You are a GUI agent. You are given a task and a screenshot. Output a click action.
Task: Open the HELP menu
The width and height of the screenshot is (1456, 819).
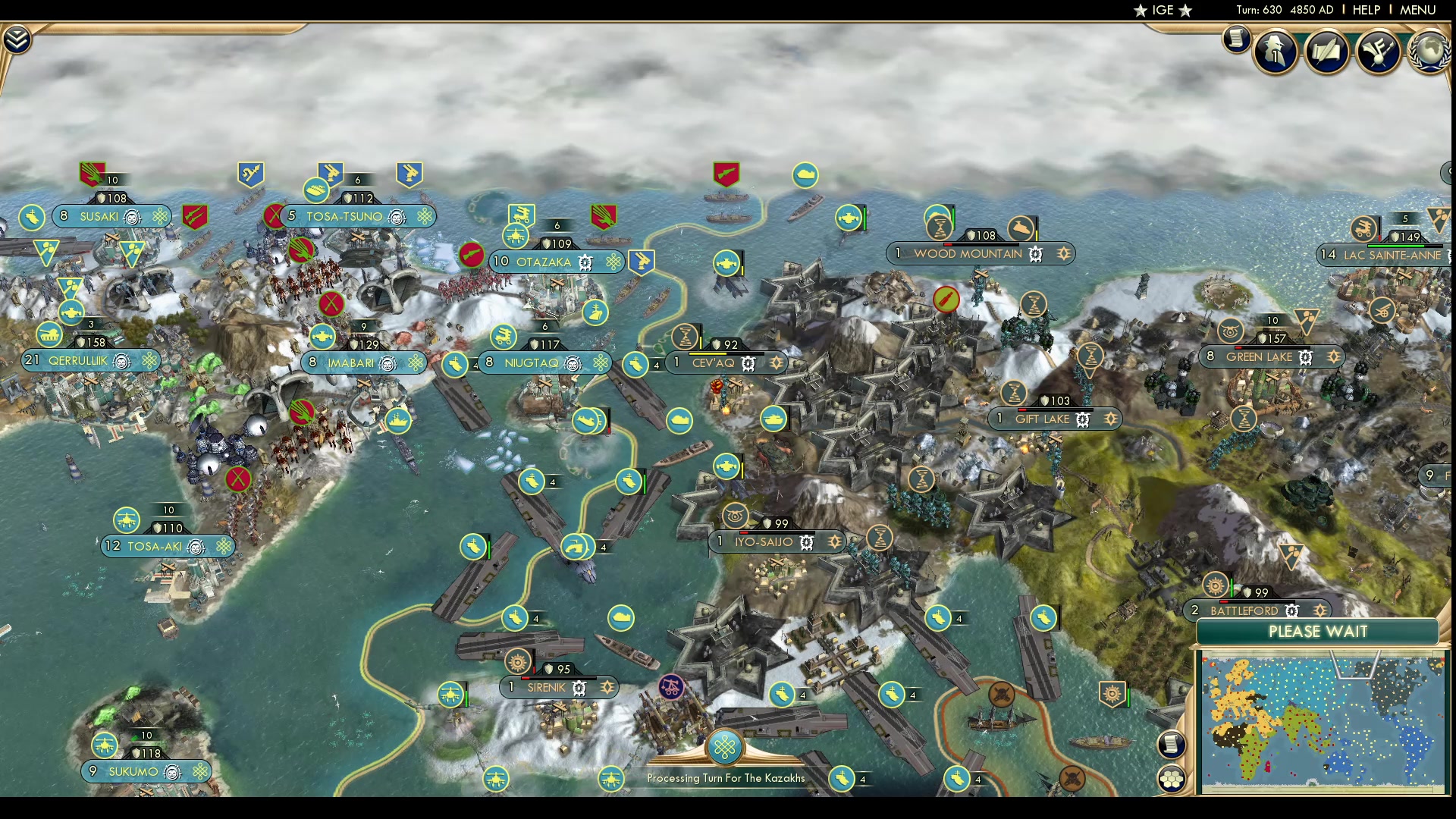point(1364,10)
